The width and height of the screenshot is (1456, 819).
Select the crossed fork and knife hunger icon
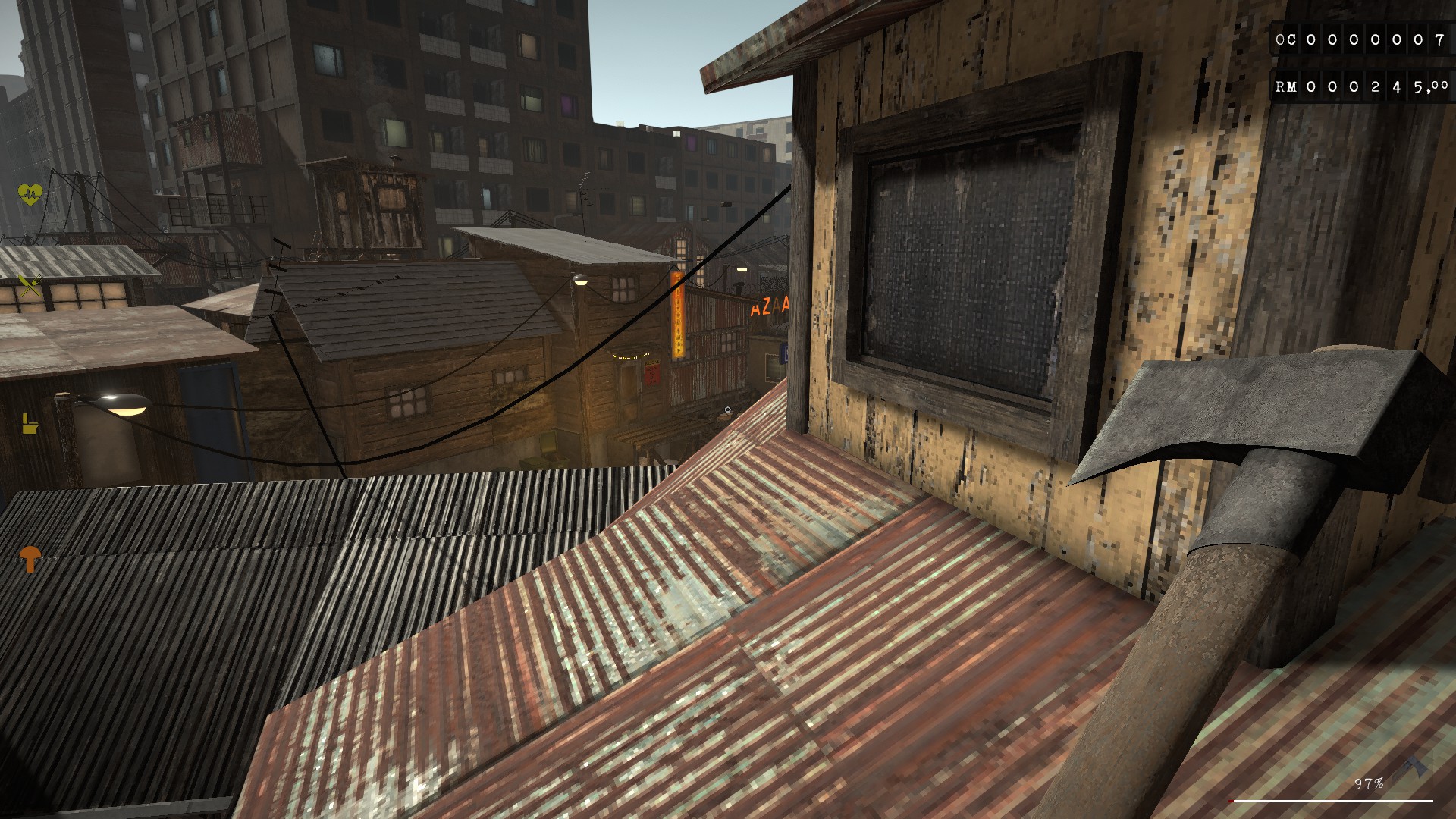(x=30, y=284)
